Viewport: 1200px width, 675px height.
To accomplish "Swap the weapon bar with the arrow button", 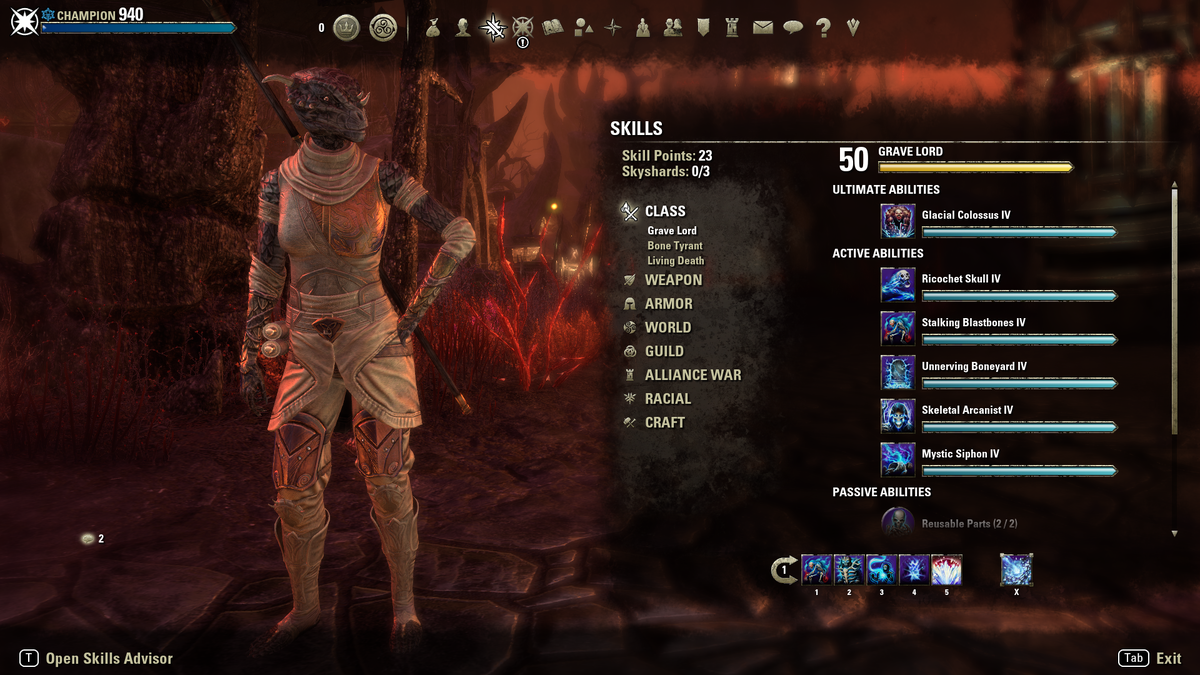I will 784,570.
